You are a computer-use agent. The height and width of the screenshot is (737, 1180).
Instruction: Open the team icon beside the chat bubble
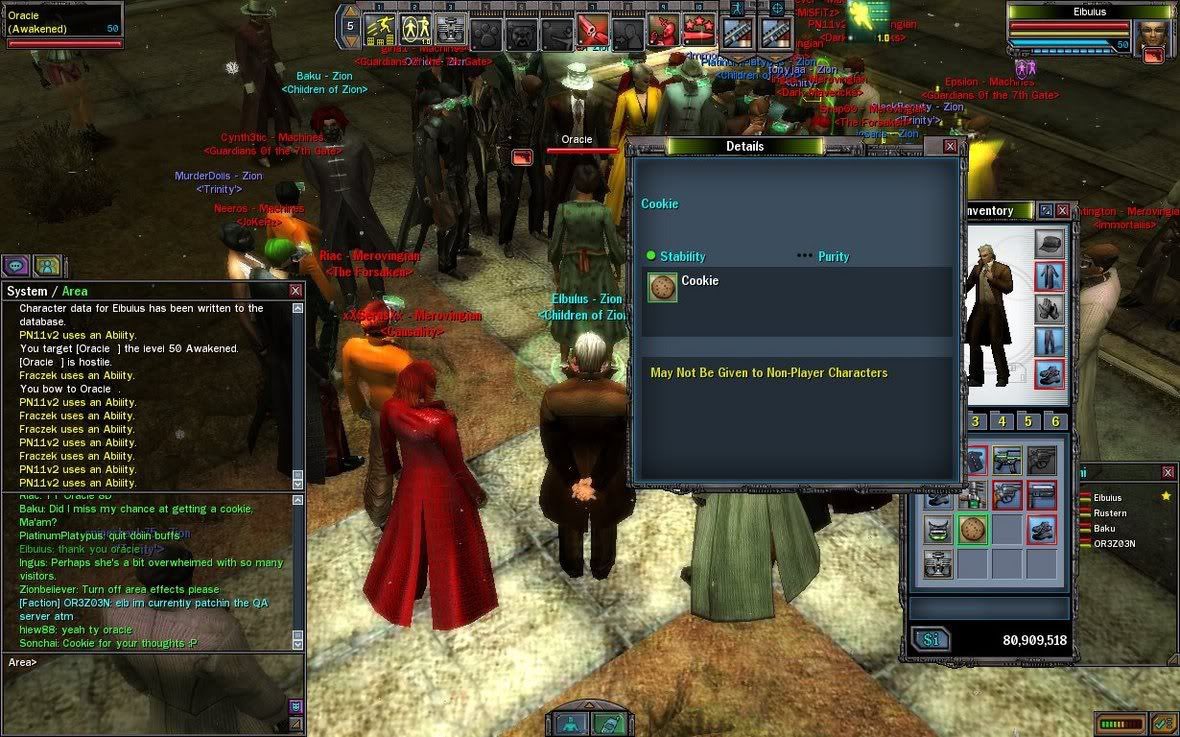tap(47, 265)
